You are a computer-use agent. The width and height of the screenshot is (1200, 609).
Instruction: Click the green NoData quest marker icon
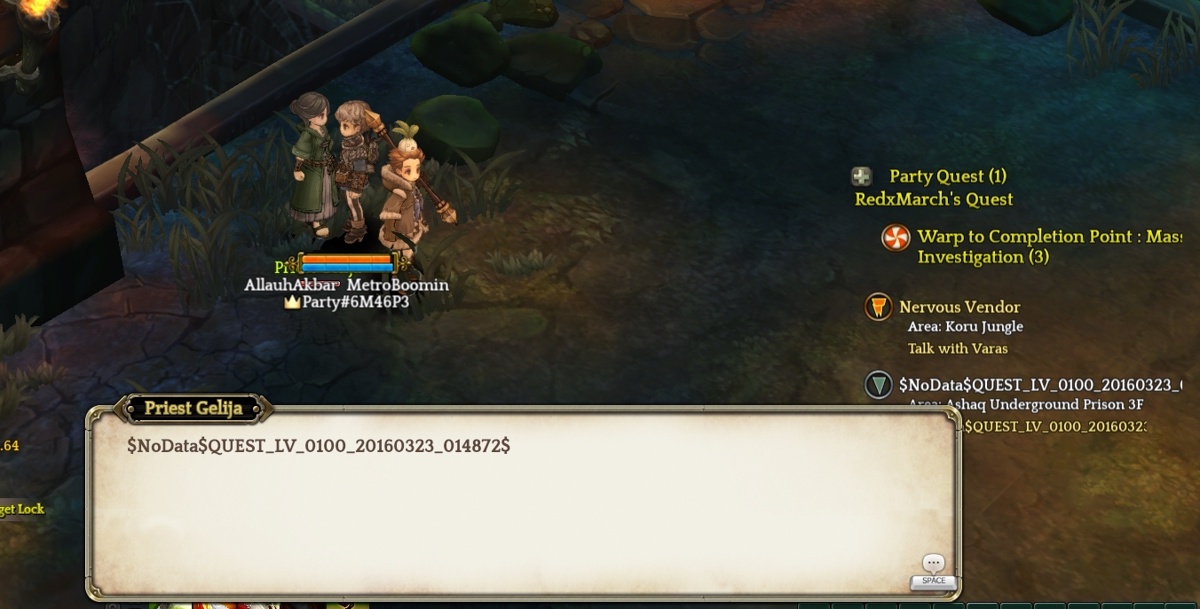tap(878, 385)
